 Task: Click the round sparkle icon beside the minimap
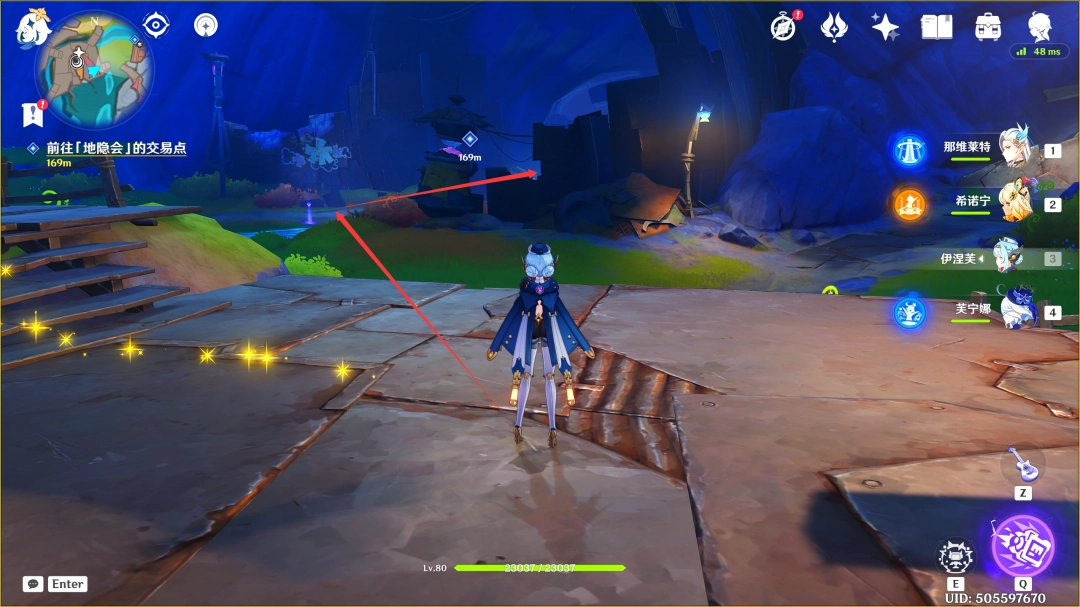click(206, 25)
